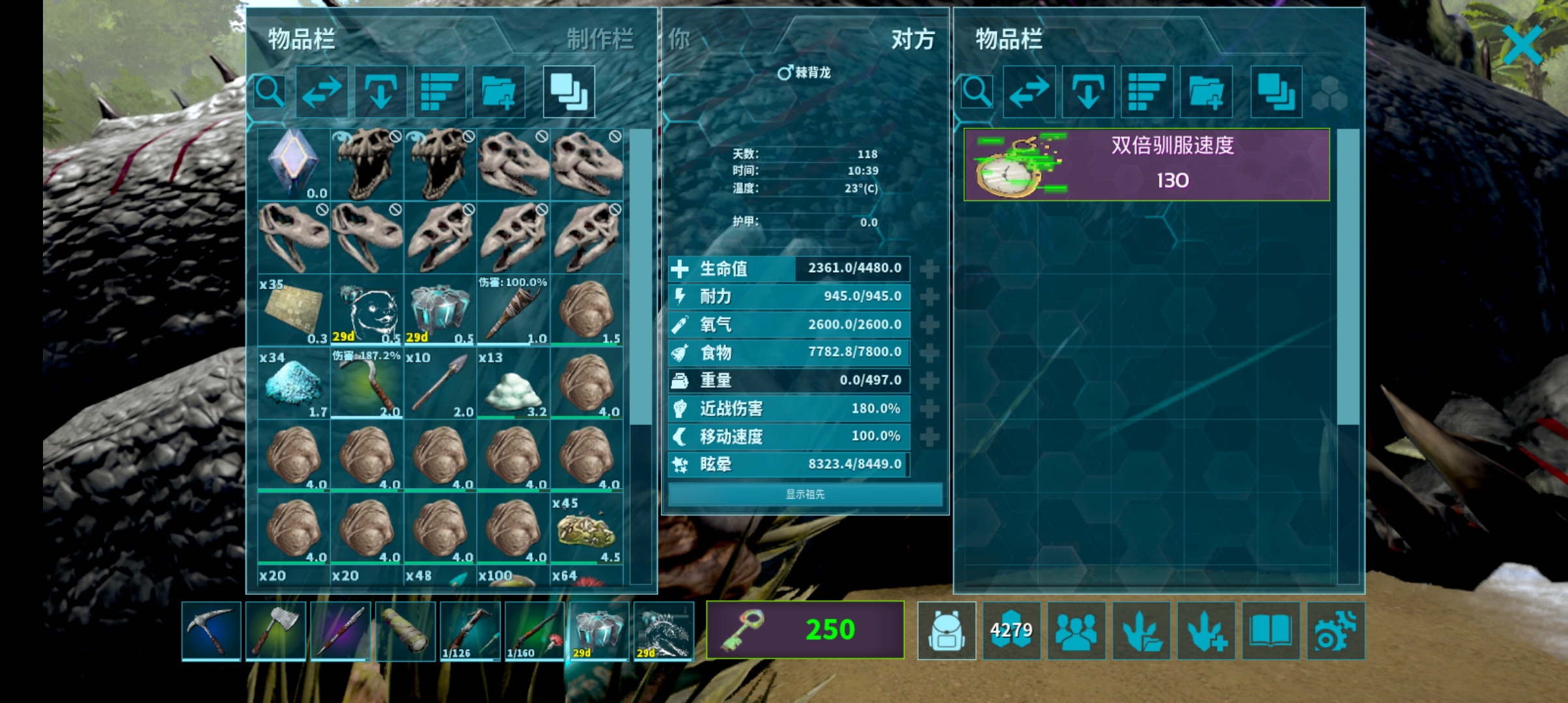Image resolution: width=1568 pixels, height=703 pixels.
Task: Pick the x10 spear stack slot
Action: [440, 383]
